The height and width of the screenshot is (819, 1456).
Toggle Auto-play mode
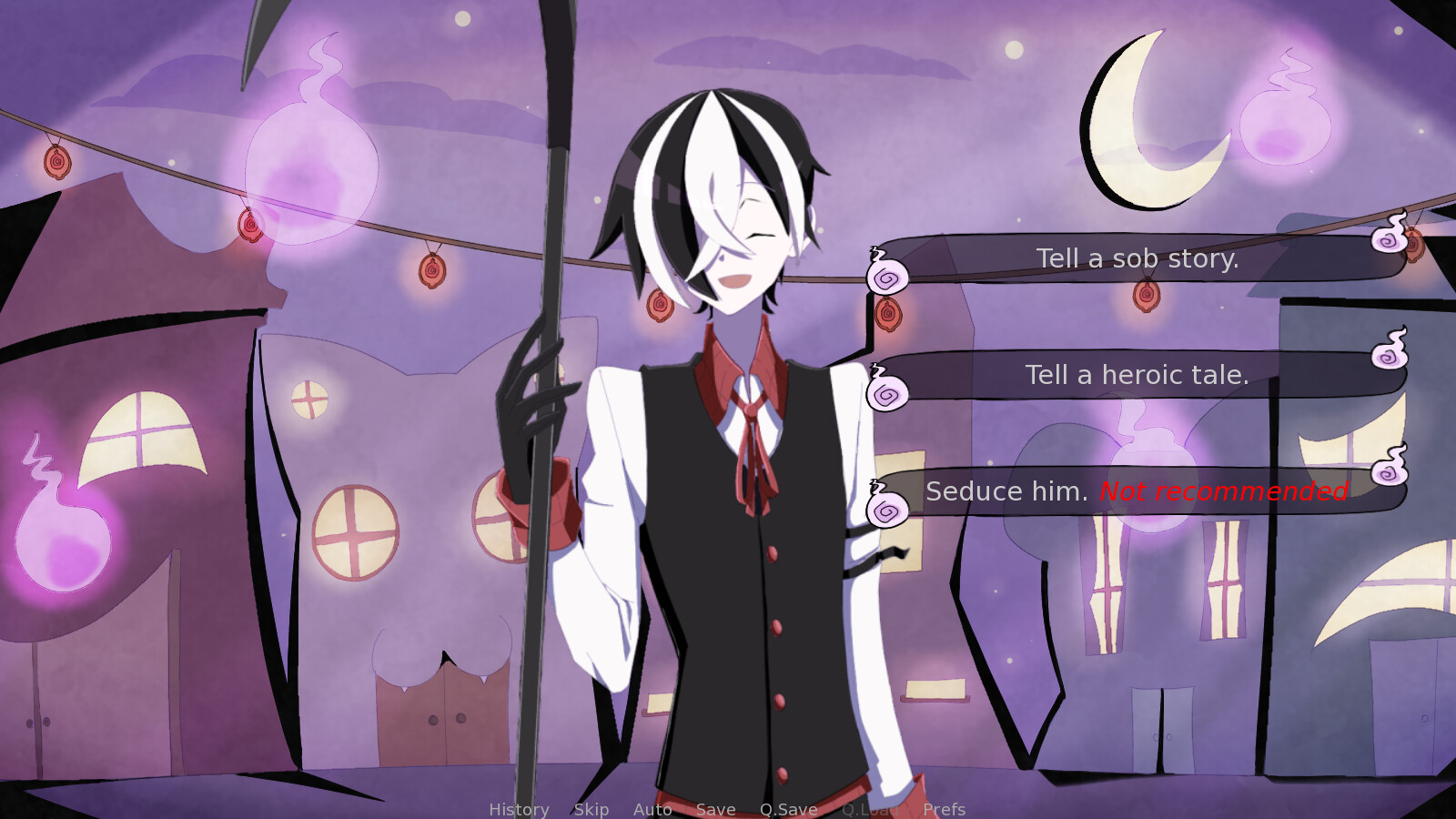[x=652, y=810]
